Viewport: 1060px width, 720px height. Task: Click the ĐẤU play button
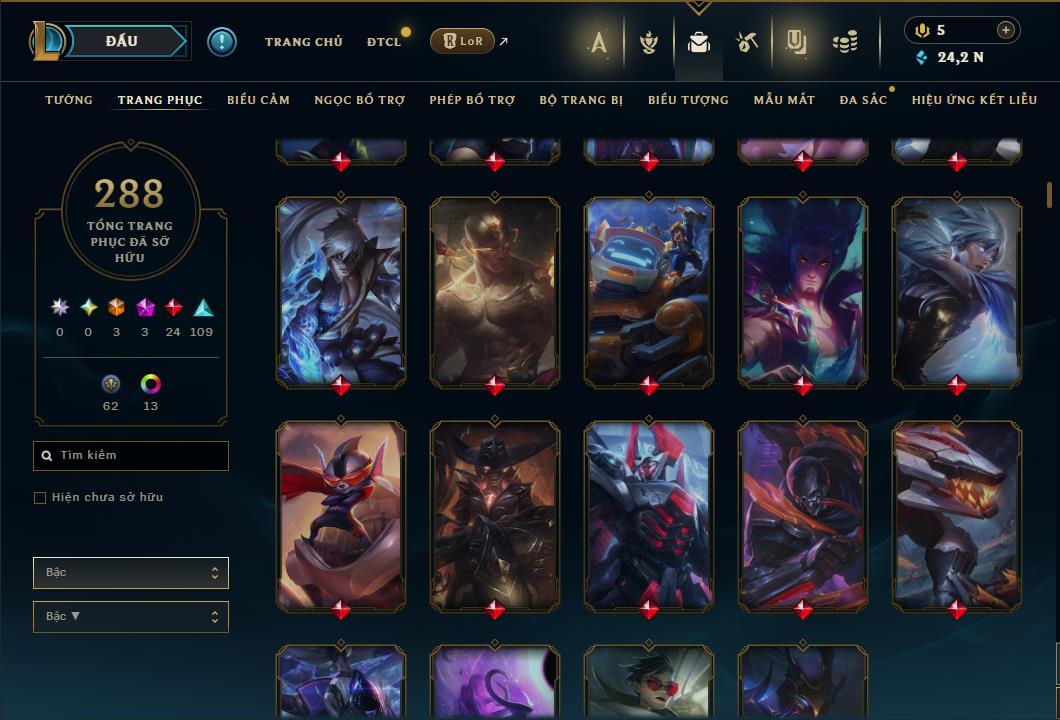pos(121,41)
